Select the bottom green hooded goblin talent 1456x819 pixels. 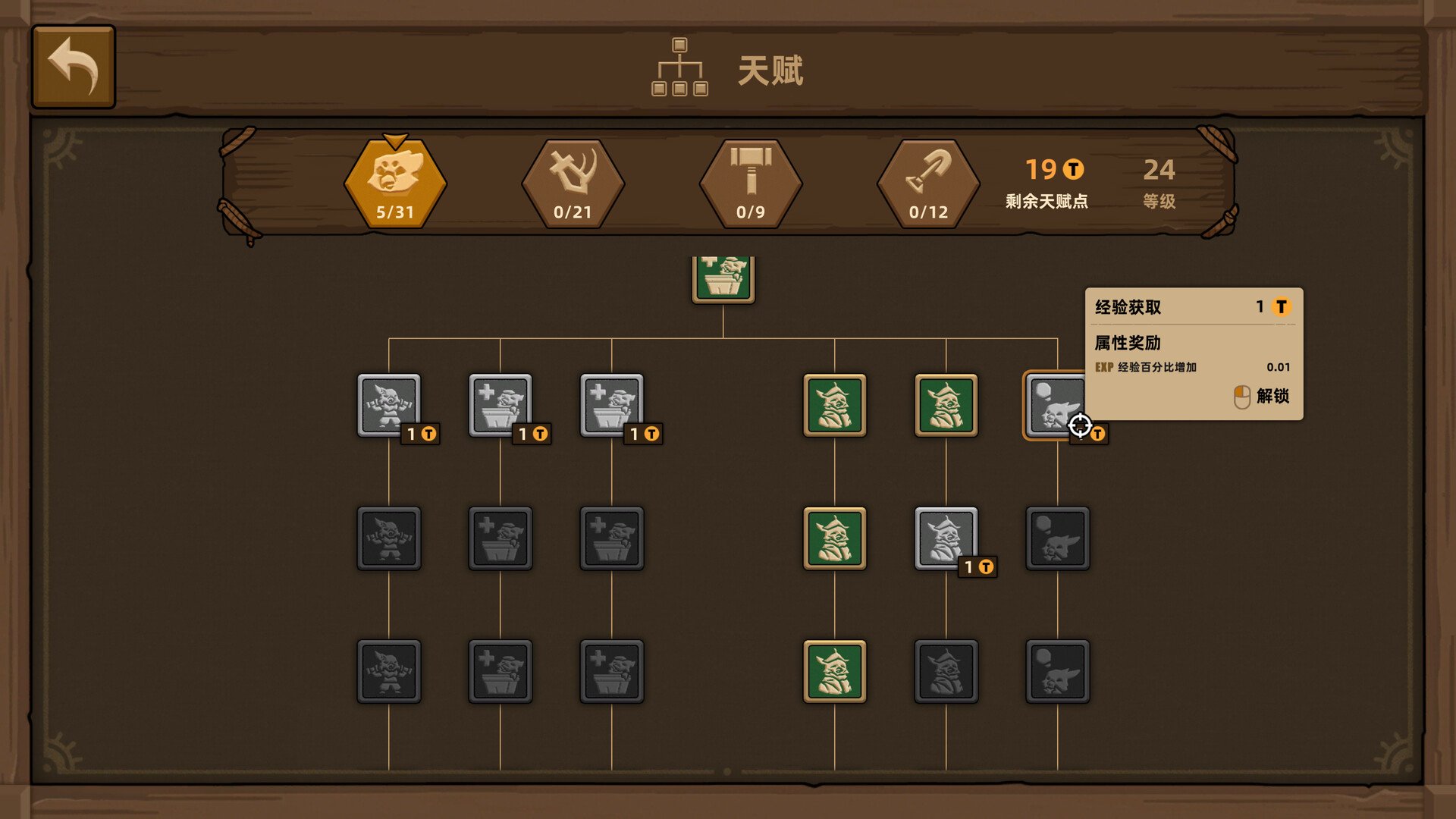tap(834, 671)
